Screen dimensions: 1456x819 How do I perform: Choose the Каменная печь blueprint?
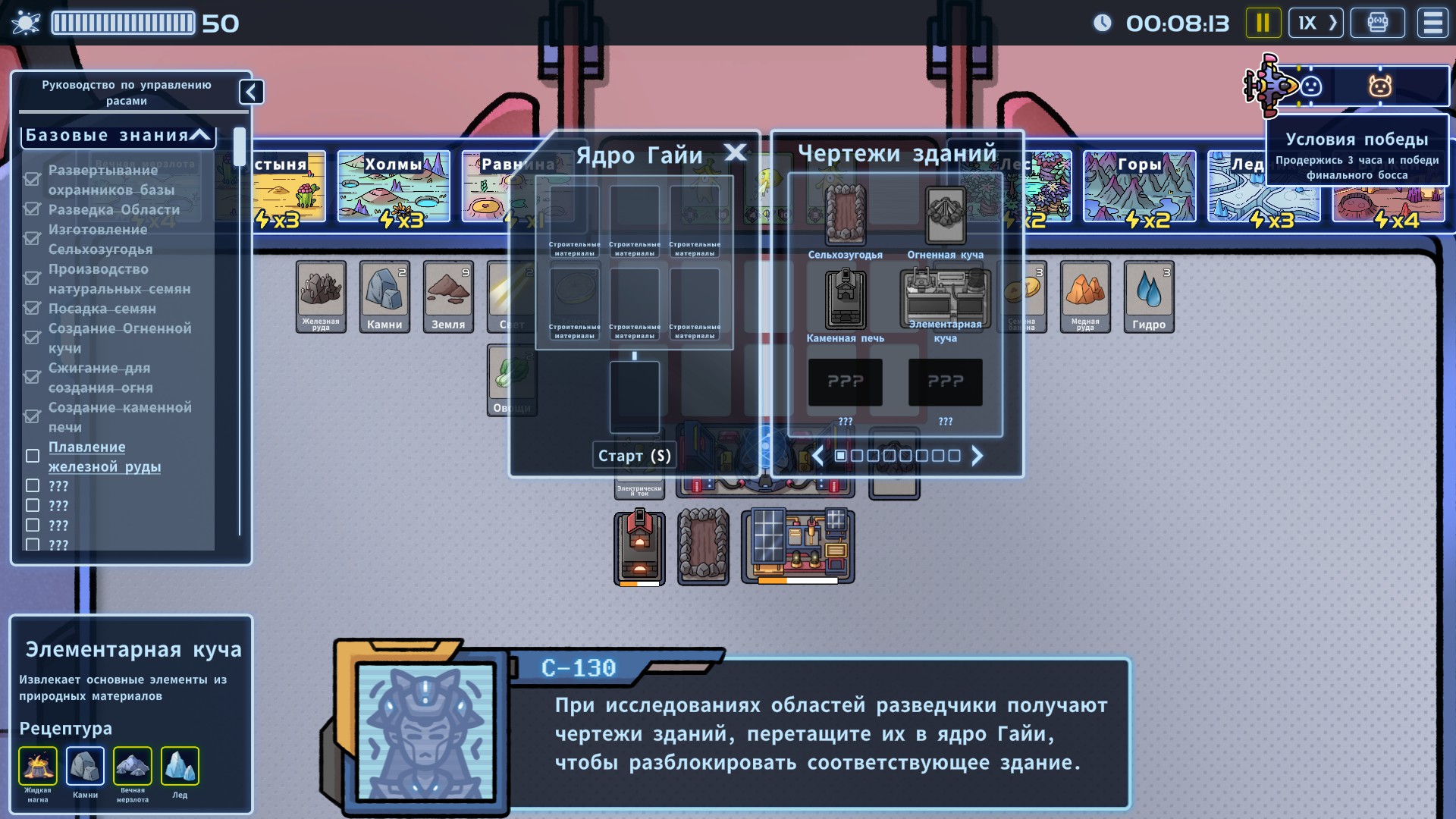(x=845, y=299)
